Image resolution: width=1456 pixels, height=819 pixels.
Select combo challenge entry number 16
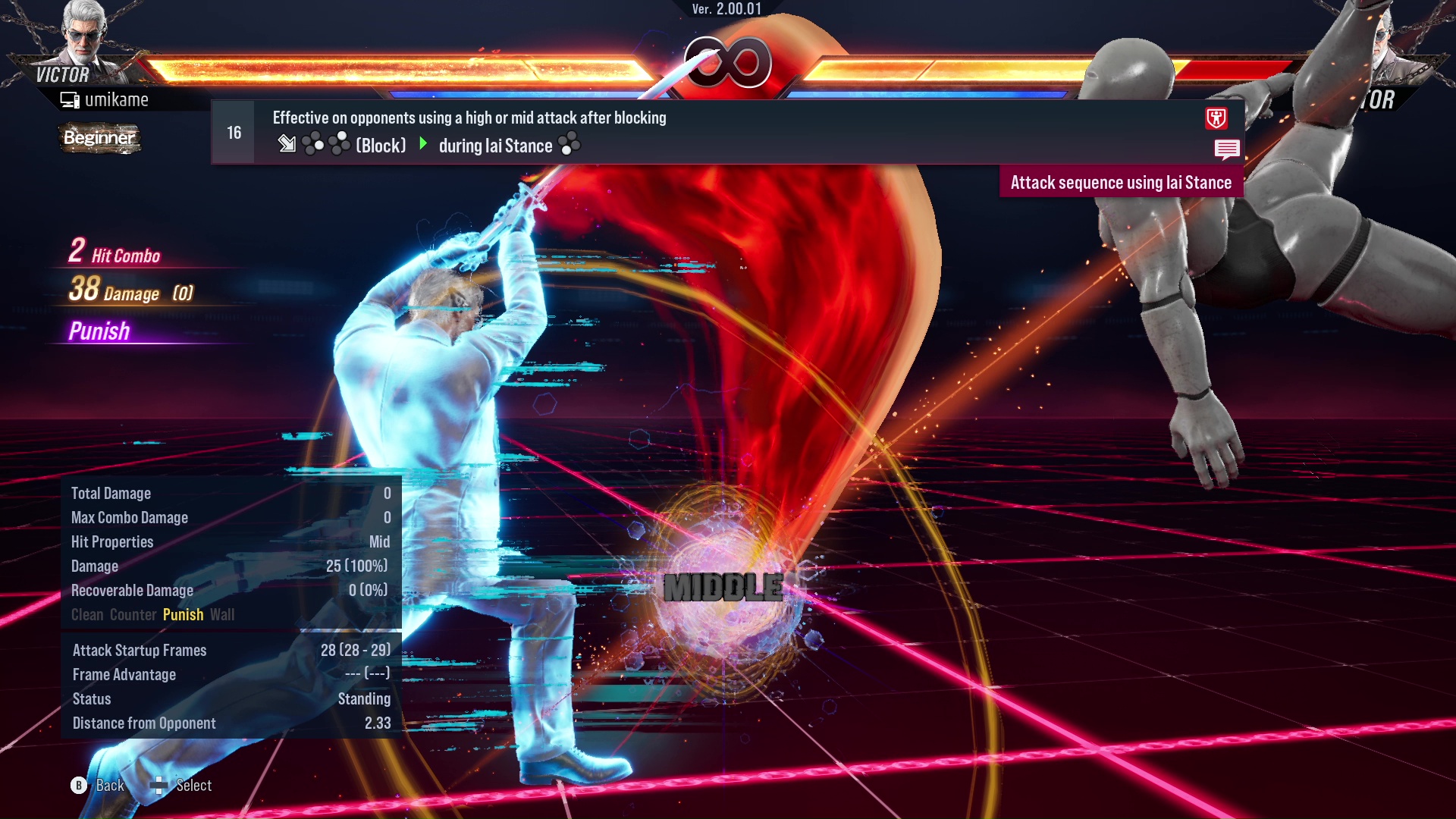[234, 133]
